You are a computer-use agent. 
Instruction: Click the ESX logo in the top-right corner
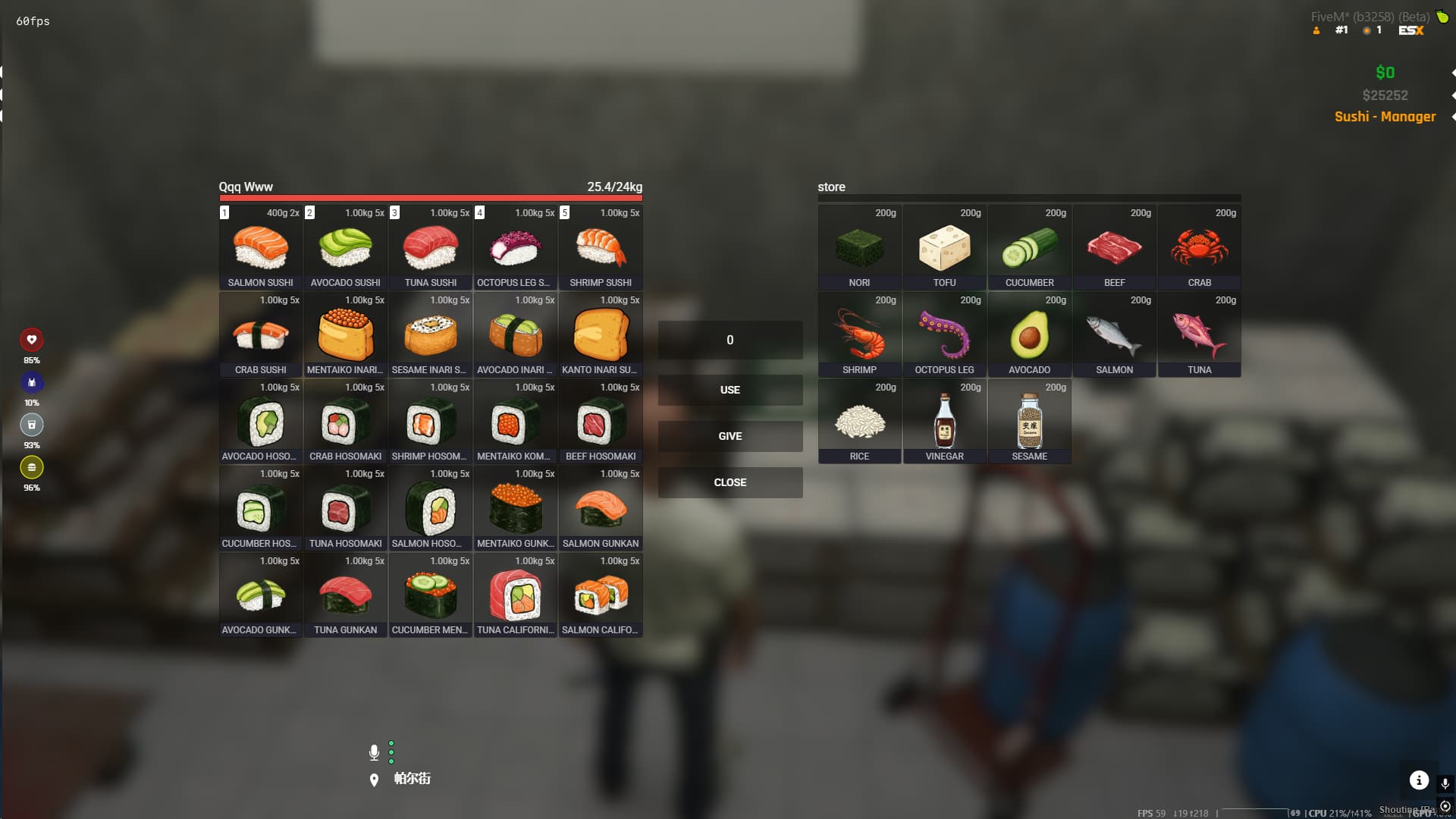tap(1412, 30)
